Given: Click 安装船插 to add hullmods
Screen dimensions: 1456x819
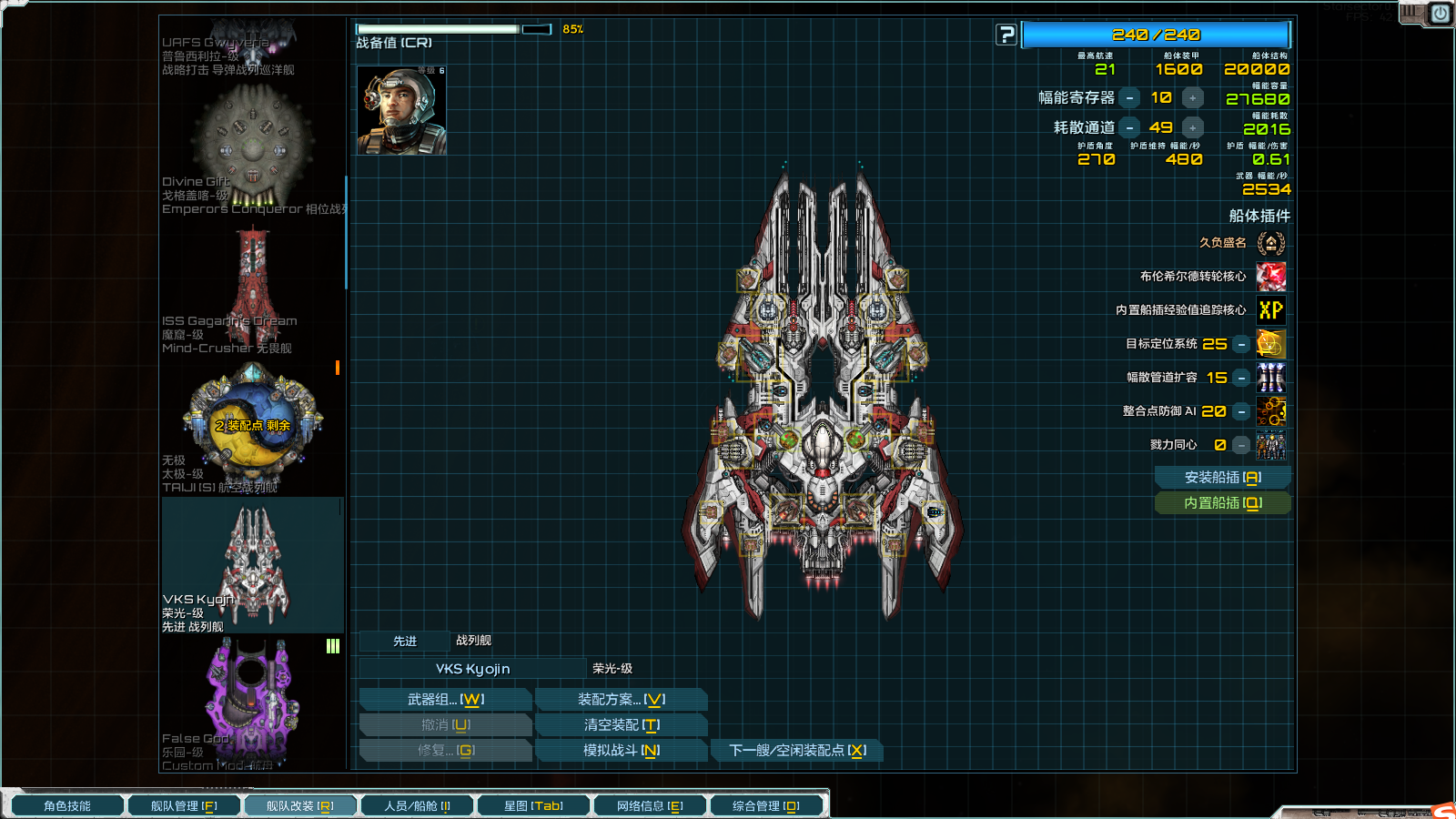Looking at the screenshot, I should tap(1222, 478).
